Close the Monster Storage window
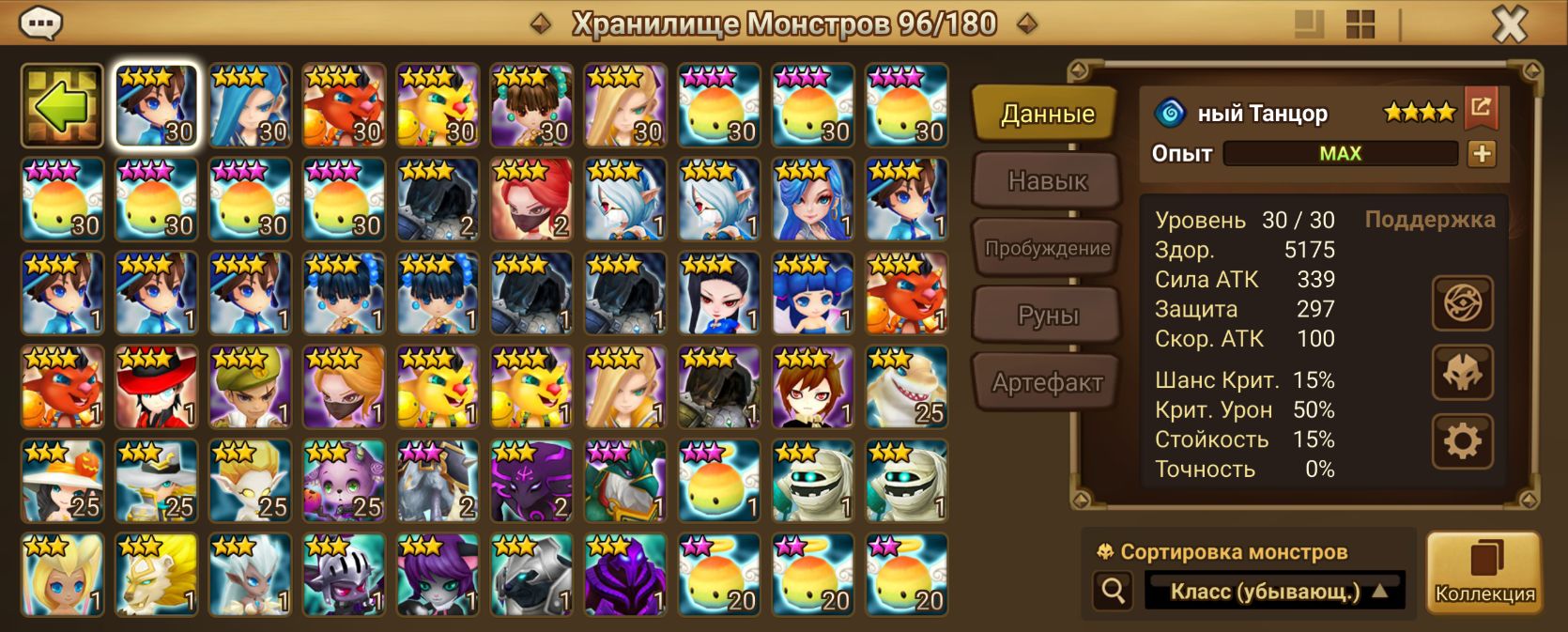This screenshot has height=632, width=1568. click(x=1509, y=24)
